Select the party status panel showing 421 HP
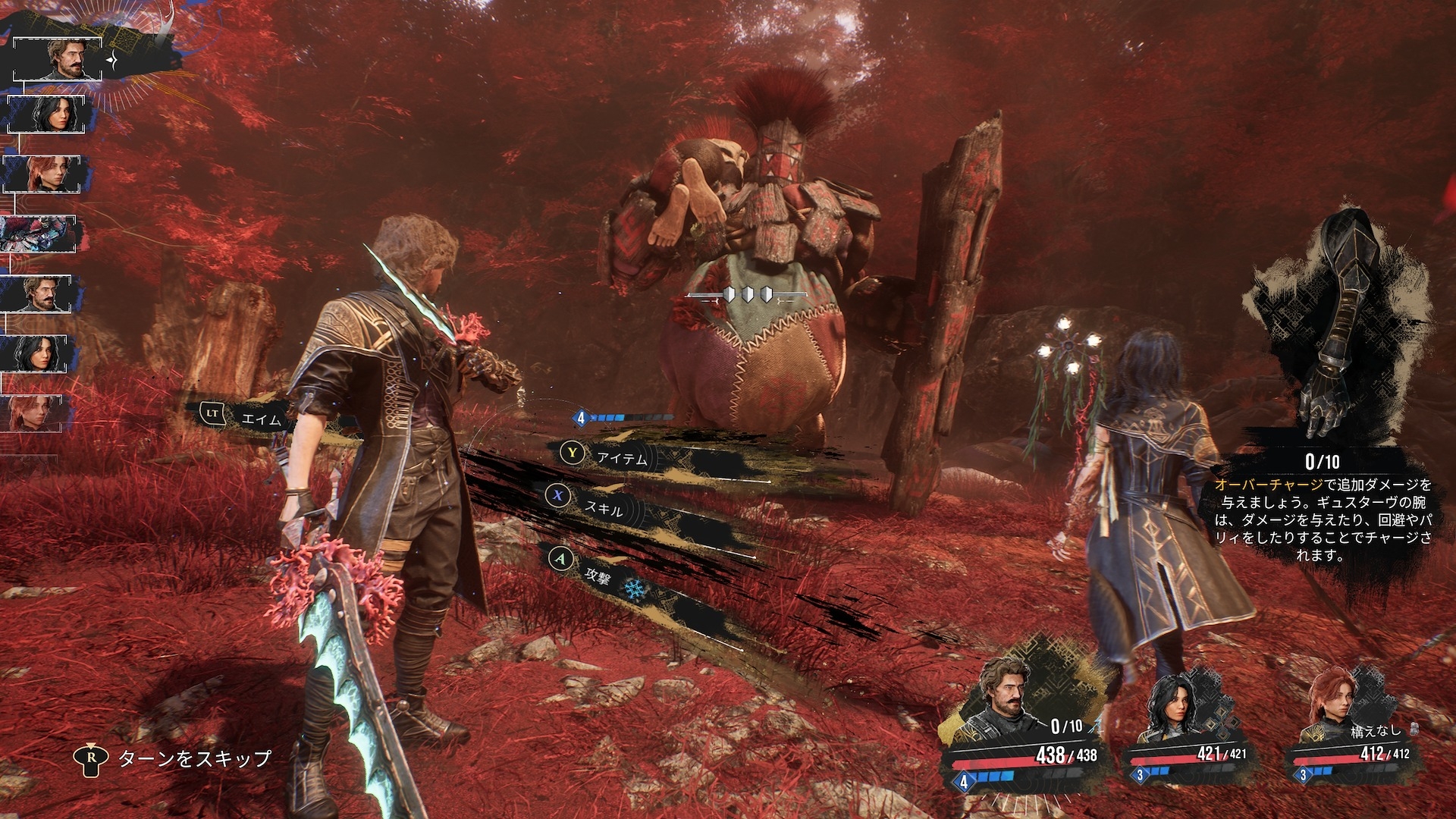 pos(1188,728)
